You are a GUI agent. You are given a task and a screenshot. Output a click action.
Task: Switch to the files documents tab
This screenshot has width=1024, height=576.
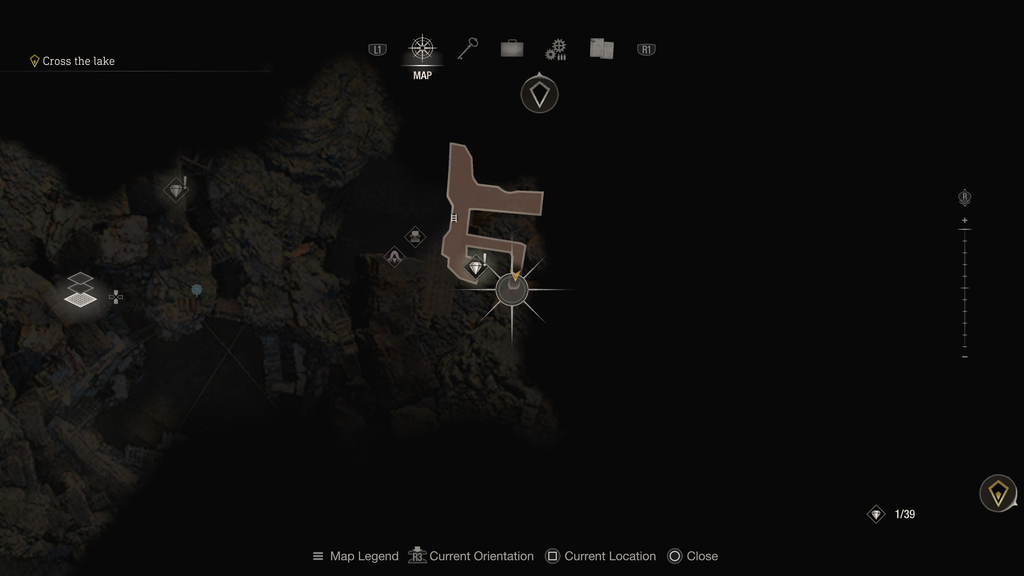pos(601,48)
